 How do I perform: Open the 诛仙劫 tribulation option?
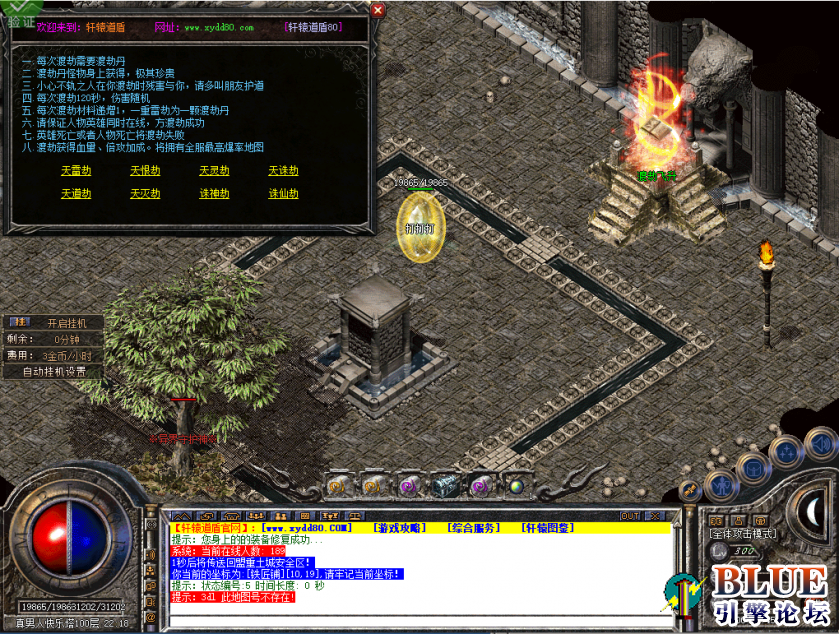point(283,194)
